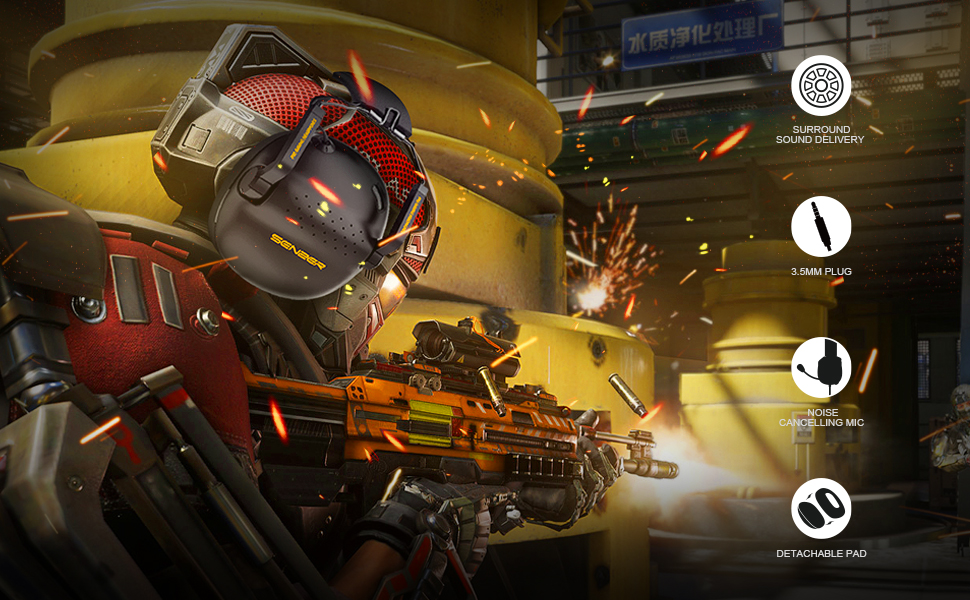The image size is (970, 600).
Task: Click the Surround Sound Delivery speaker icon
Action: 821,86
